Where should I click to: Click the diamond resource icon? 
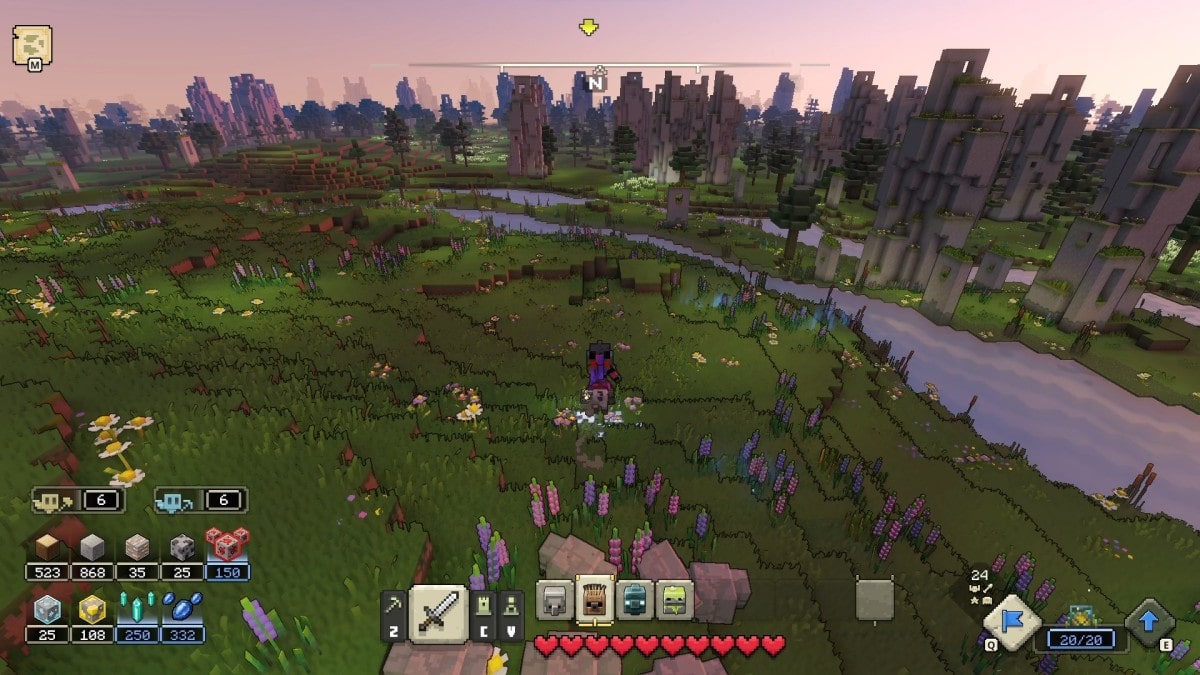click(x=47, y=609)
